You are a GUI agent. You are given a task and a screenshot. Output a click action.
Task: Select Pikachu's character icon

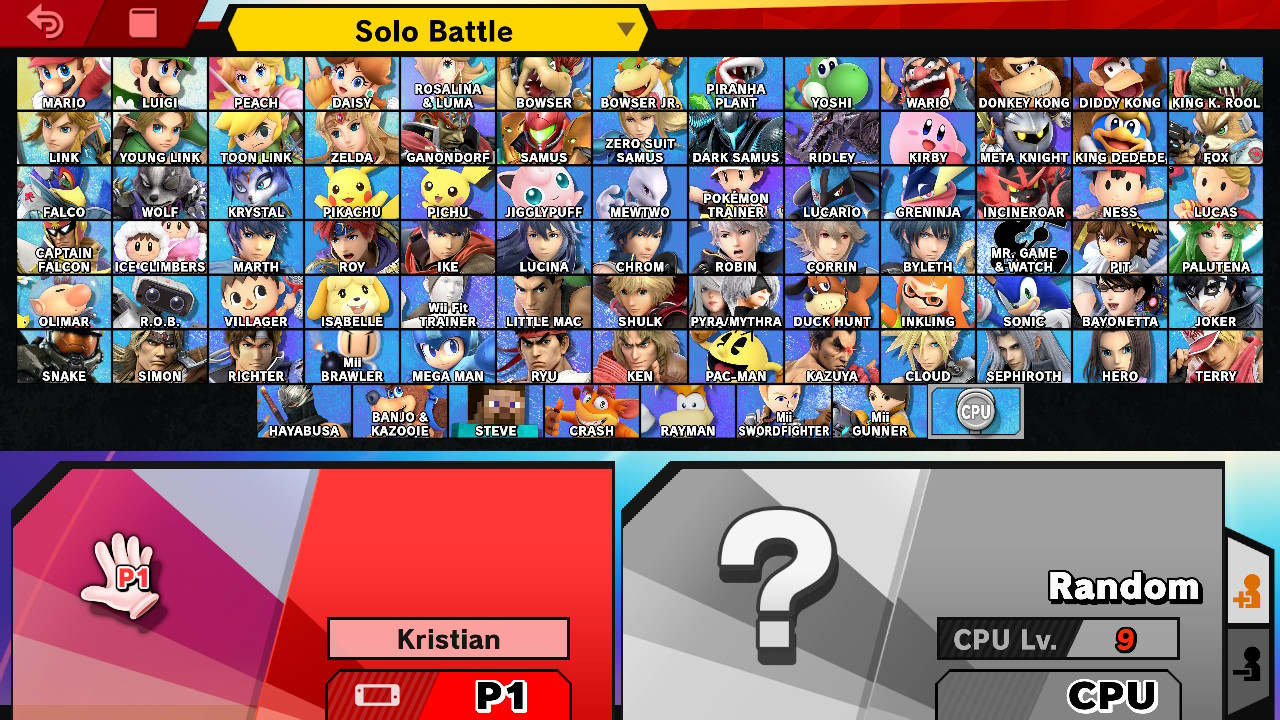[351, 190]
